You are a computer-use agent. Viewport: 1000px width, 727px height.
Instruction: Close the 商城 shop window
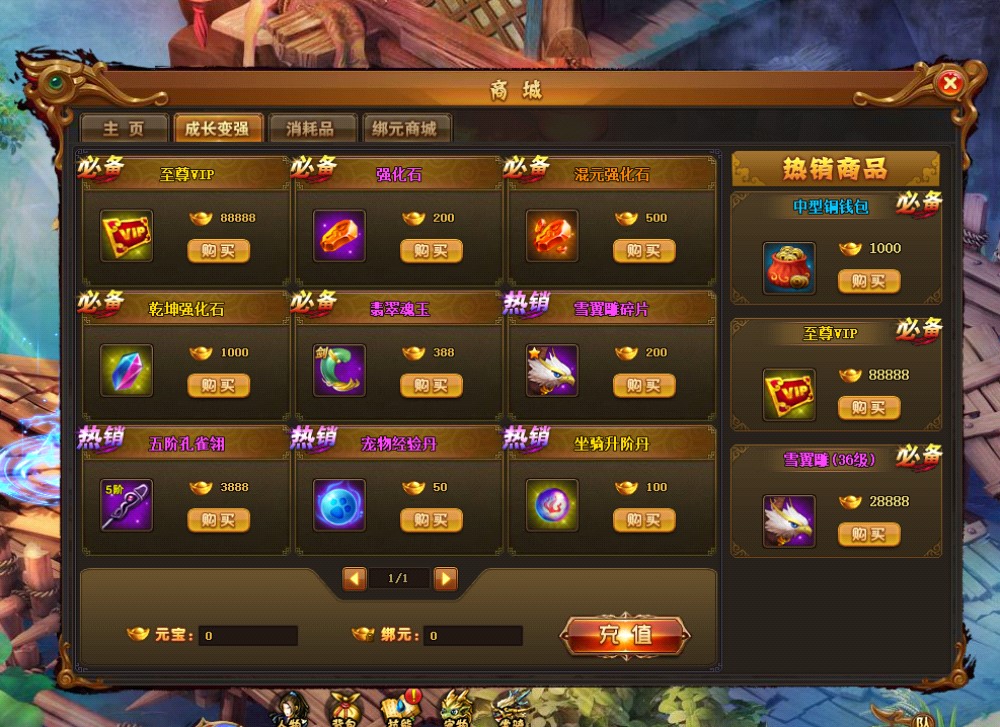(x=950, y=84)
